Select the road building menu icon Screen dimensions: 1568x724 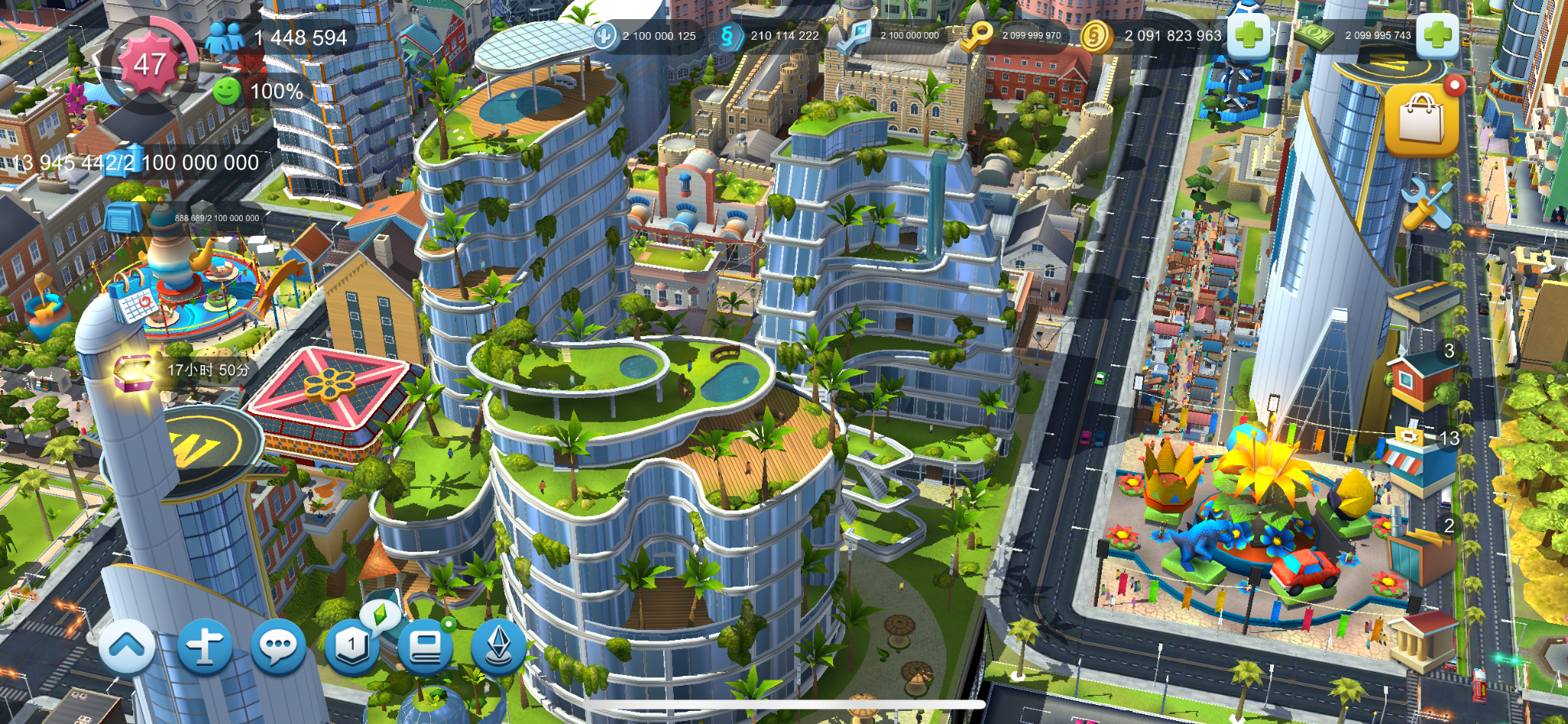1424,299
